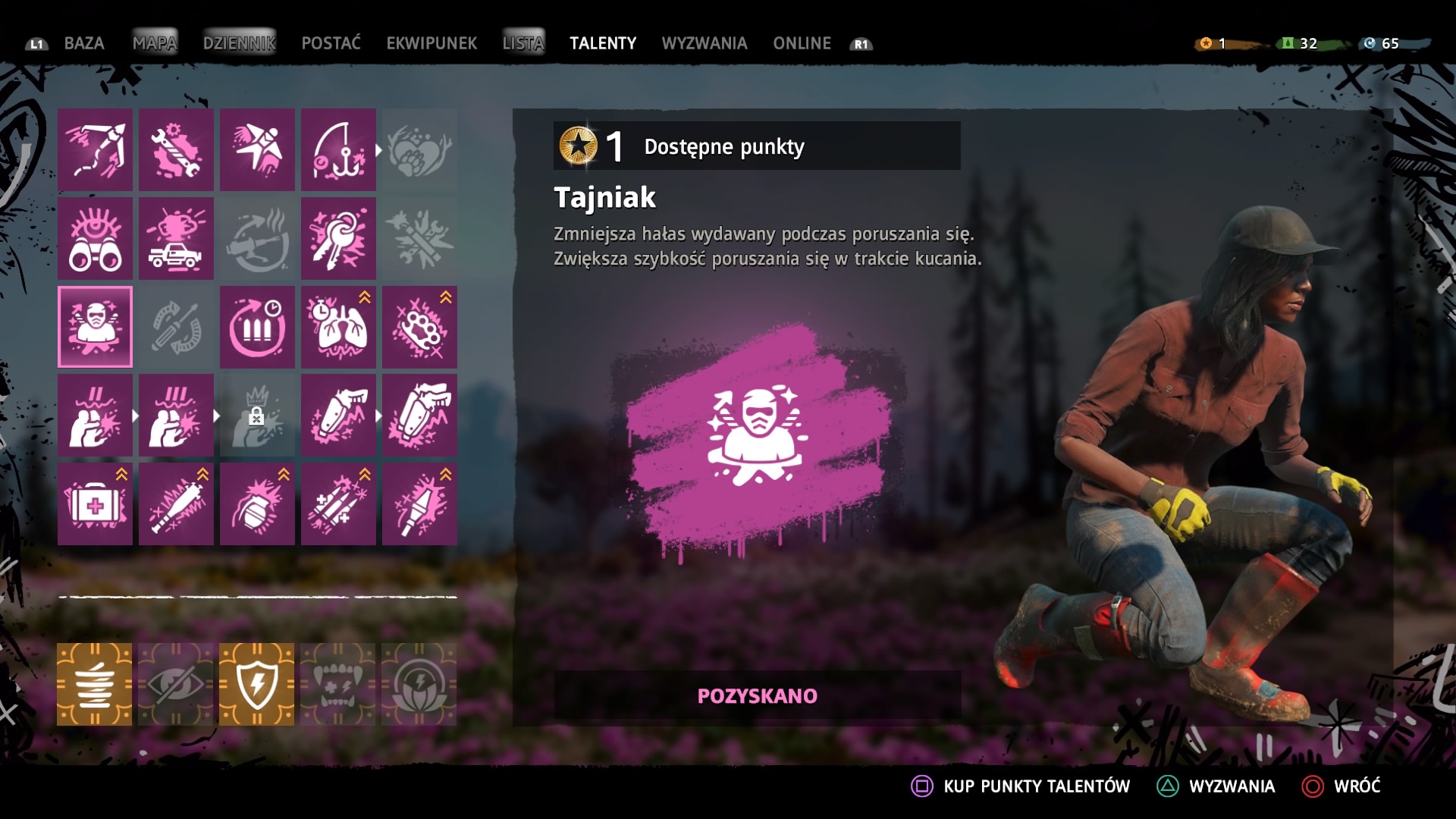The width and height of the screenshot is (1456, 819).
Task: Pick the orange shield lightning perk
Action: point(257,684)
